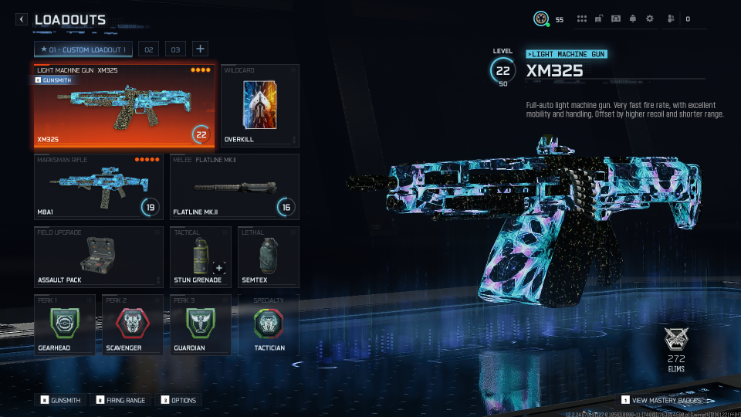Select the Stun Grenade tactical slot
The image size is (741, 417).
tap(198, 257)
